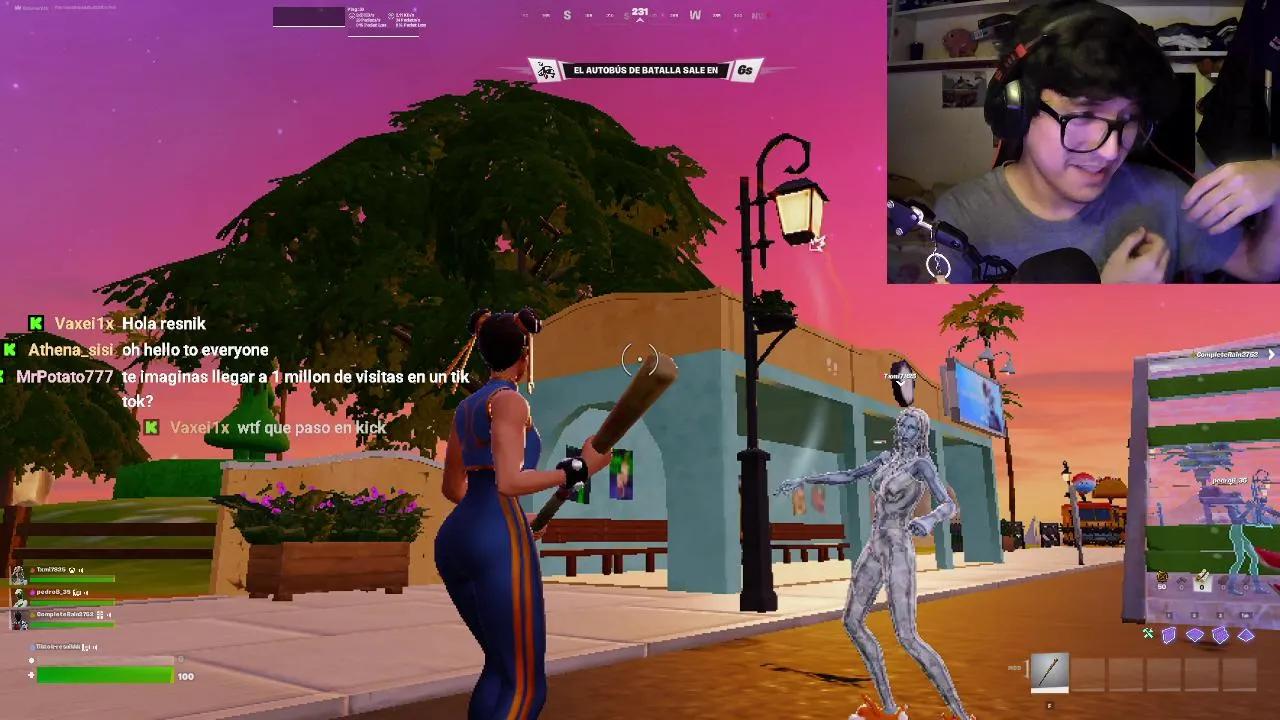Click the arrow on the right-side nameplate panel

1272,354
